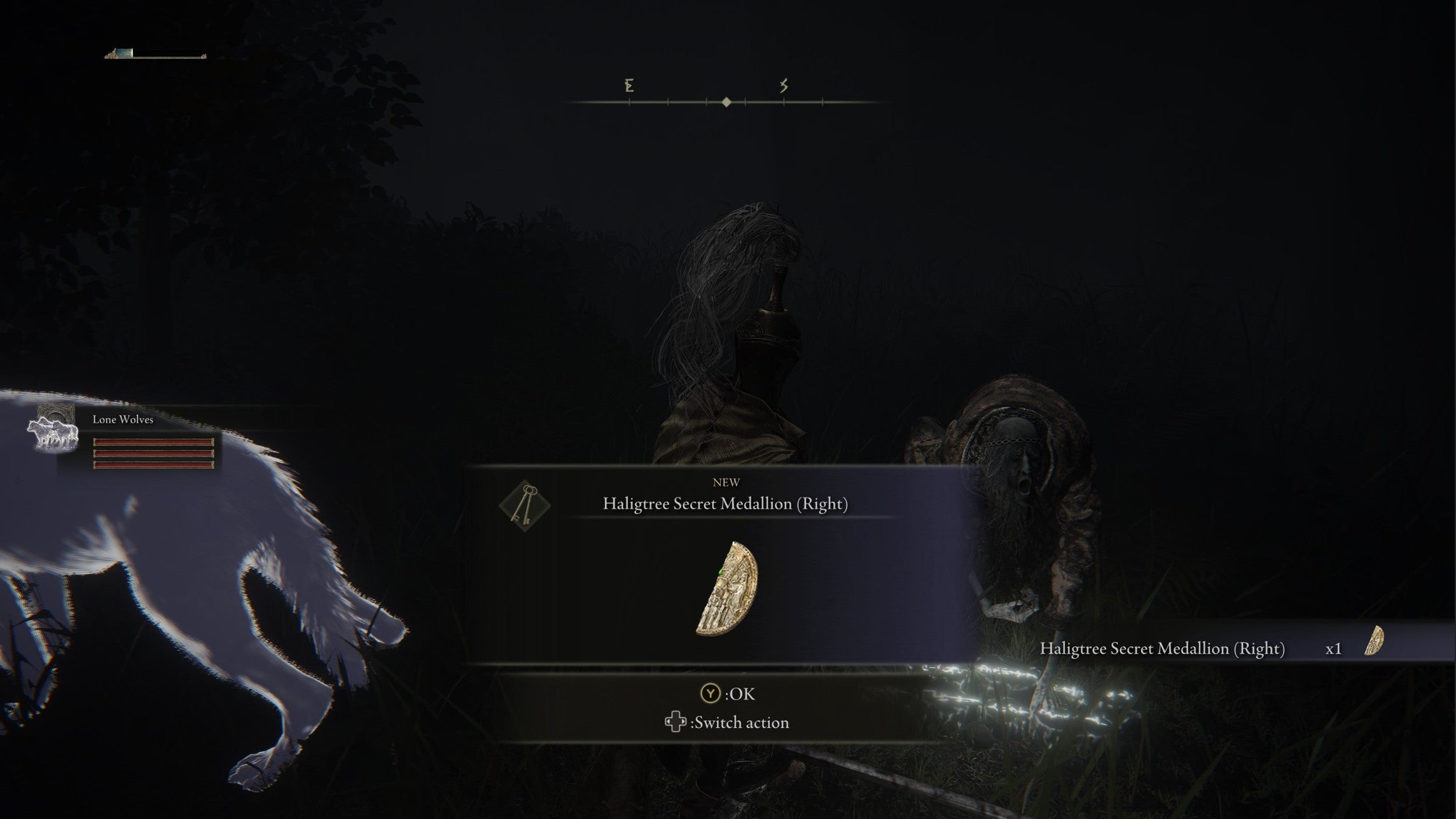Click the East marker on the compass
This screenshot has height=819, width=1456.
coord(628,85)
